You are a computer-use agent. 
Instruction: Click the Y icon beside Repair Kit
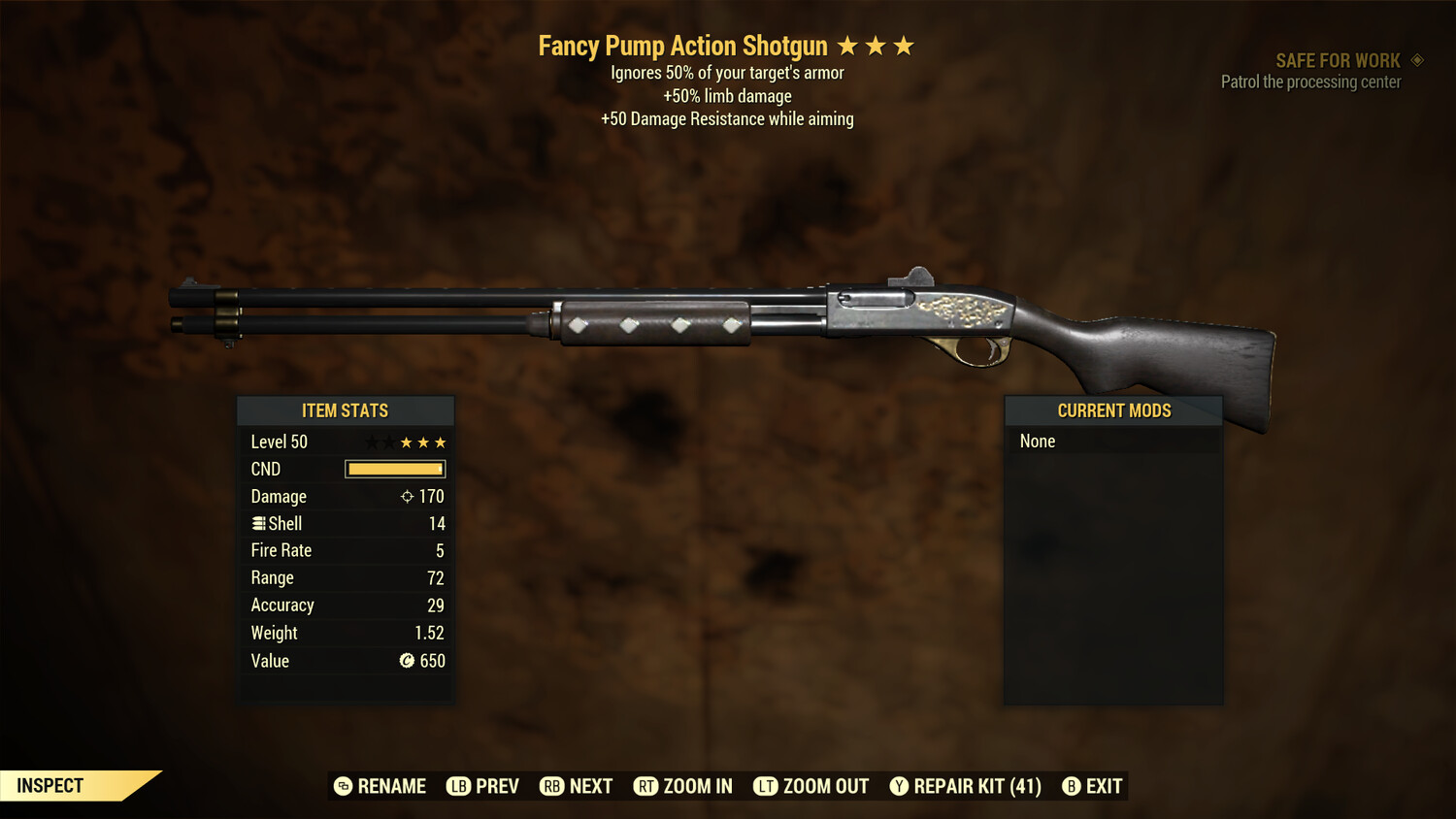point(898,786)
